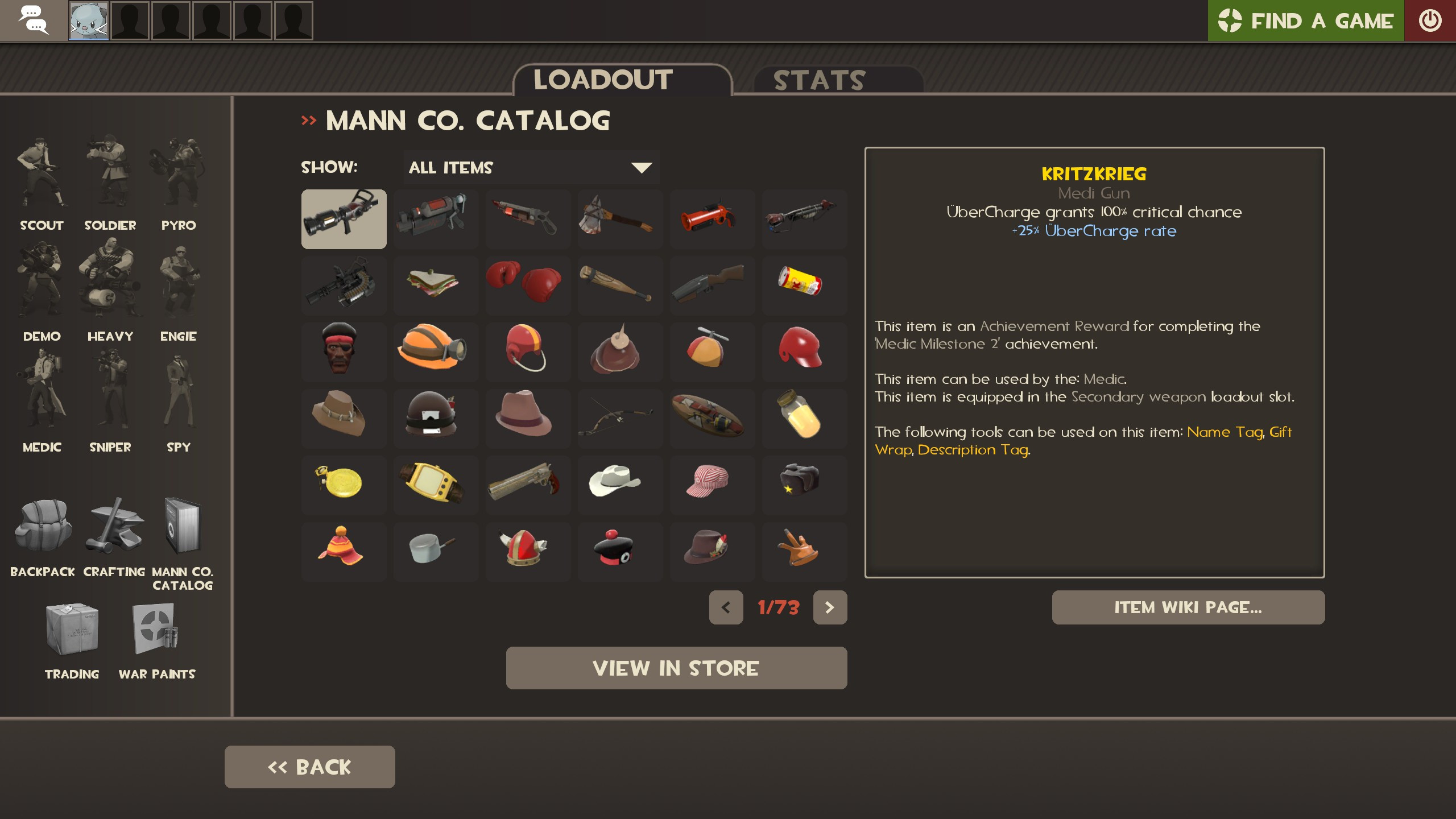Image resolution: width=1456 pixels, height=819 pixels.
Task: Switch to the Loadout tab
Action: 602,78
